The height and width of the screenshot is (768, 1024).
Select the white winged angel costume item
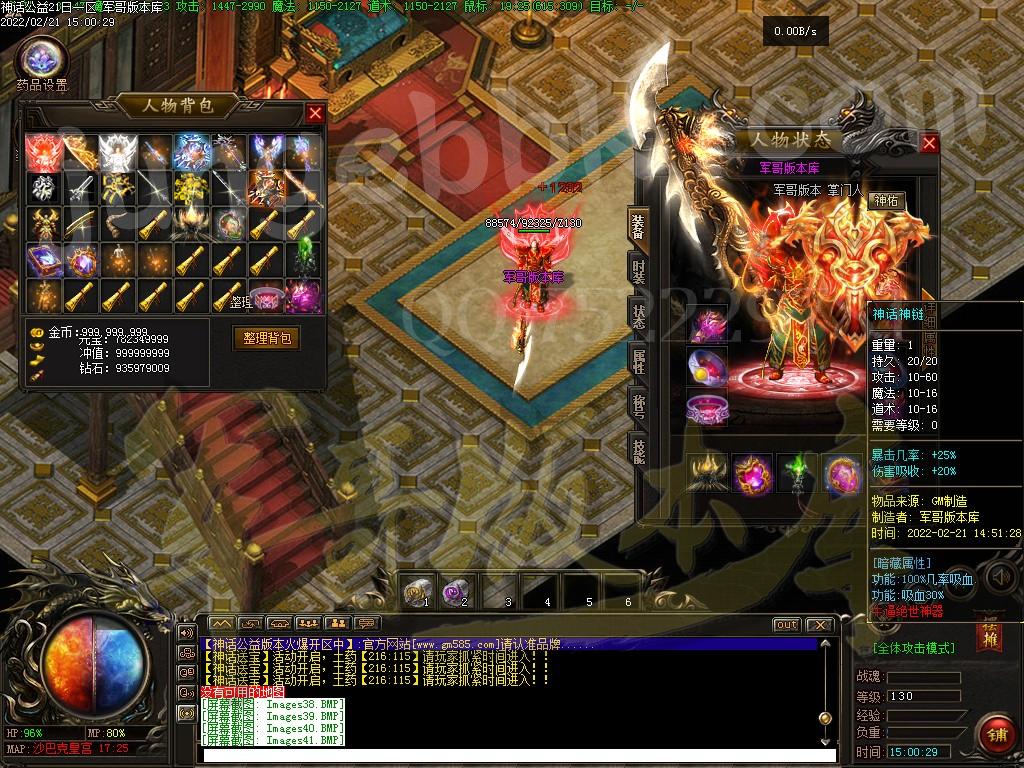[118, 152]
